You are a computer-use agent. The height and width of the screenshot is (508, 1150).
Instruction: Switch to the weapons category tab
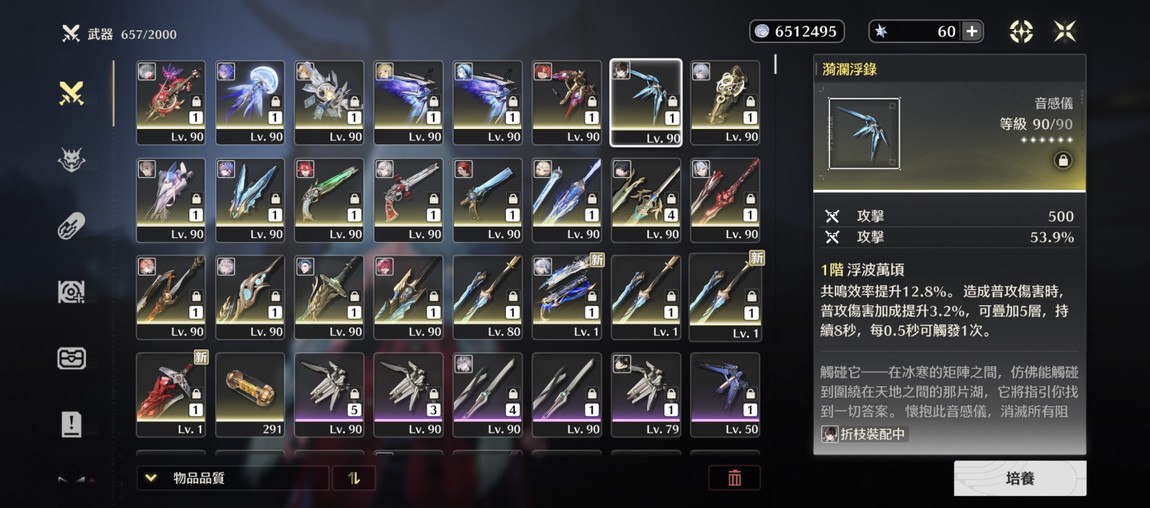71,94
